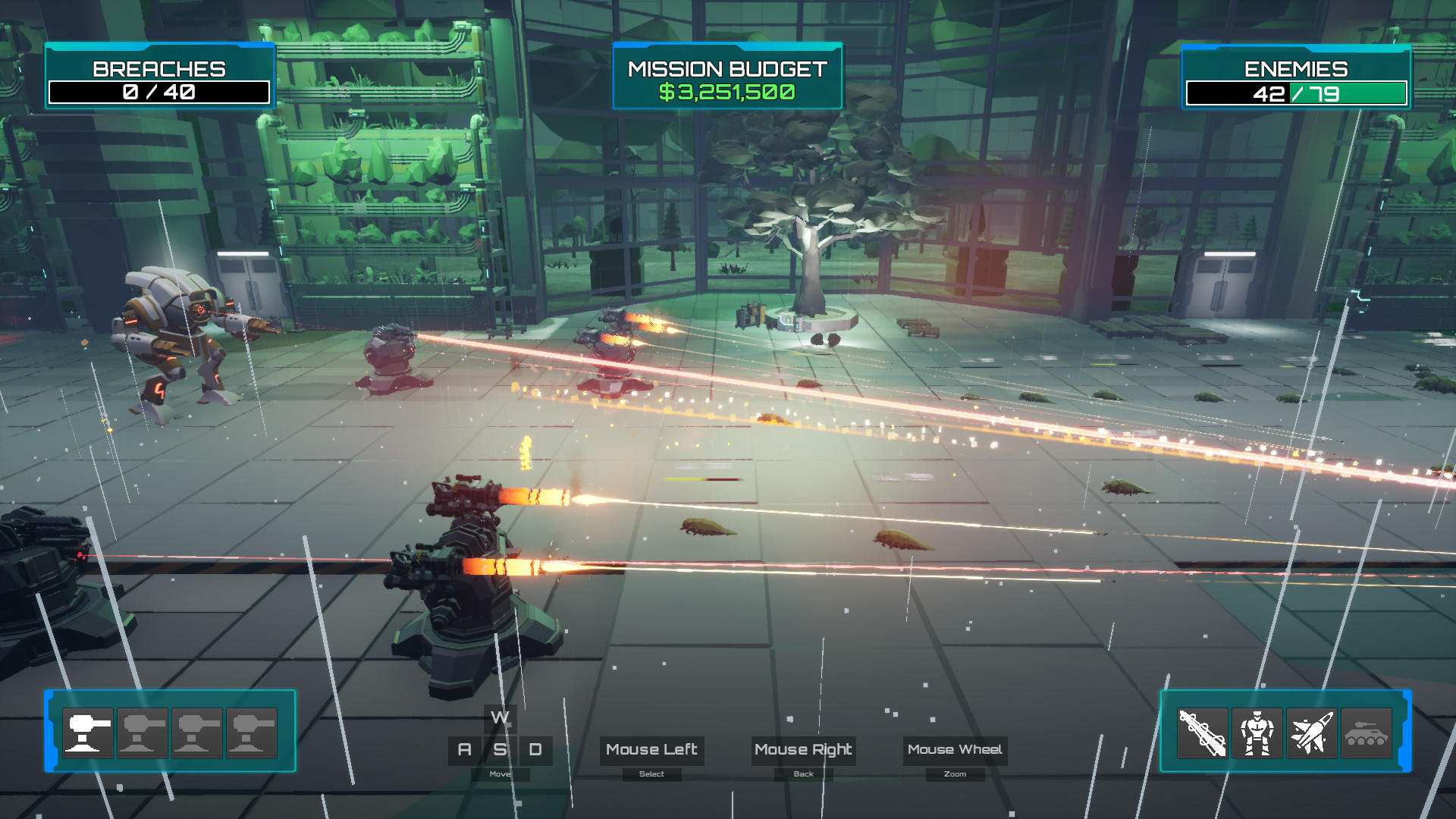Click the Mouse Wheel Zoom hint
1456x819 pixels.
(x=955, y=750)
